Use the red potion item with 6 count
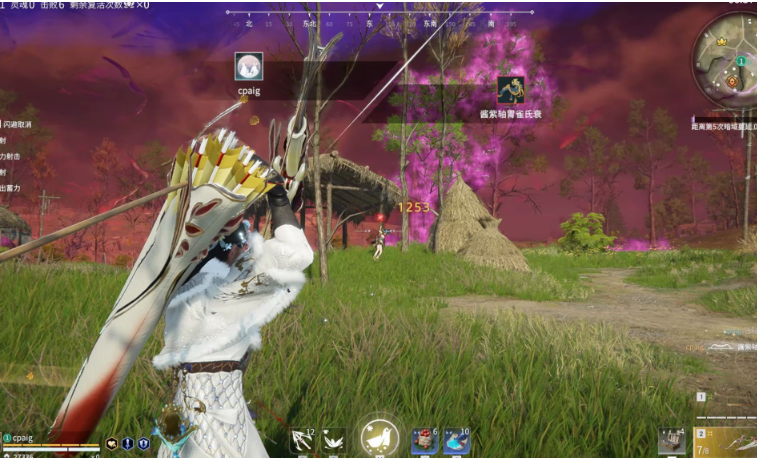The height and width of the screenshot is (458, 757). point(425,440)
